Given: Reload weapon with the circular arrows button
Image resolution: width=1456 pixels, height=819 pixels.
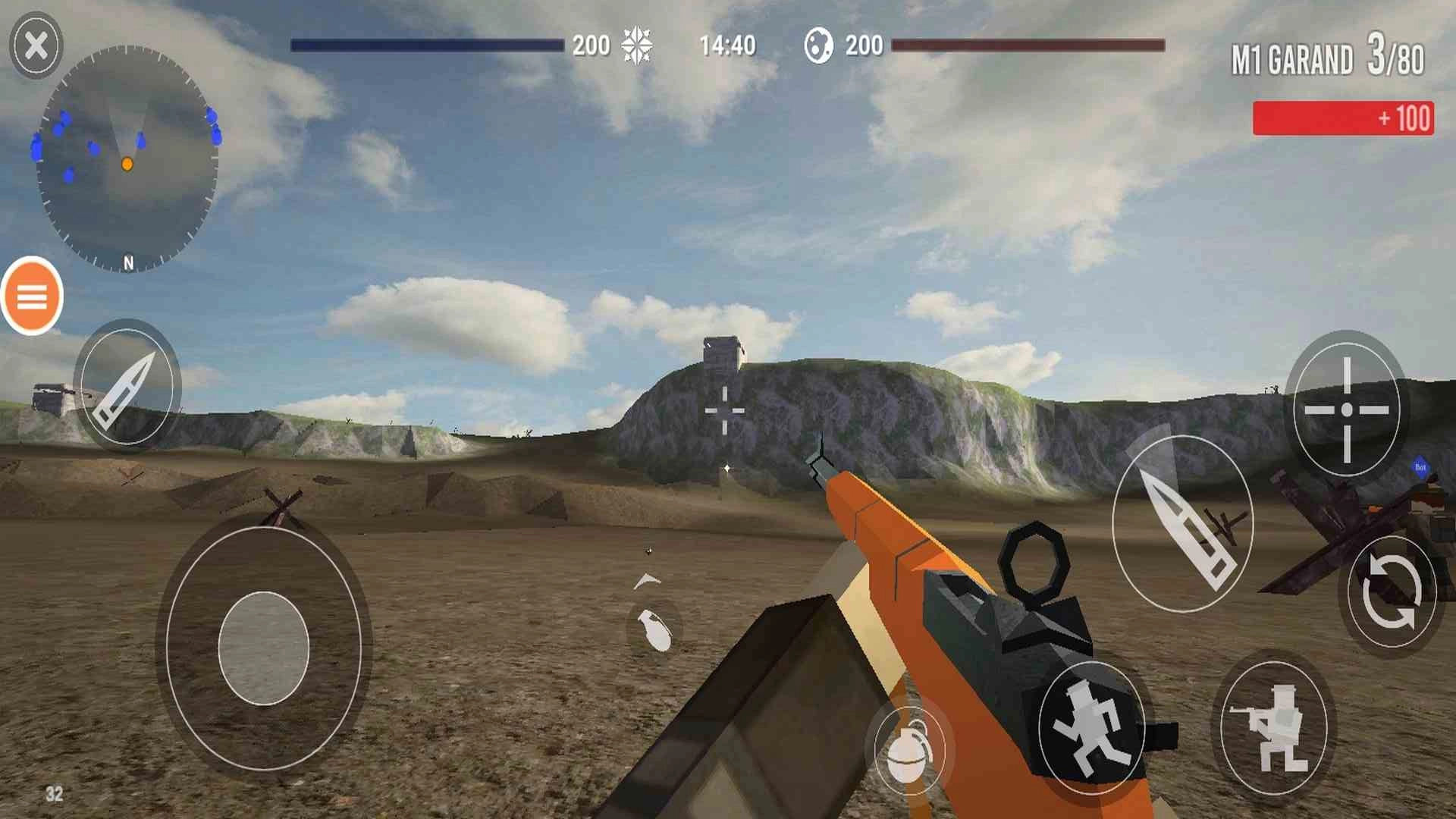Looking at the screenshot, I should (1391, 593).
